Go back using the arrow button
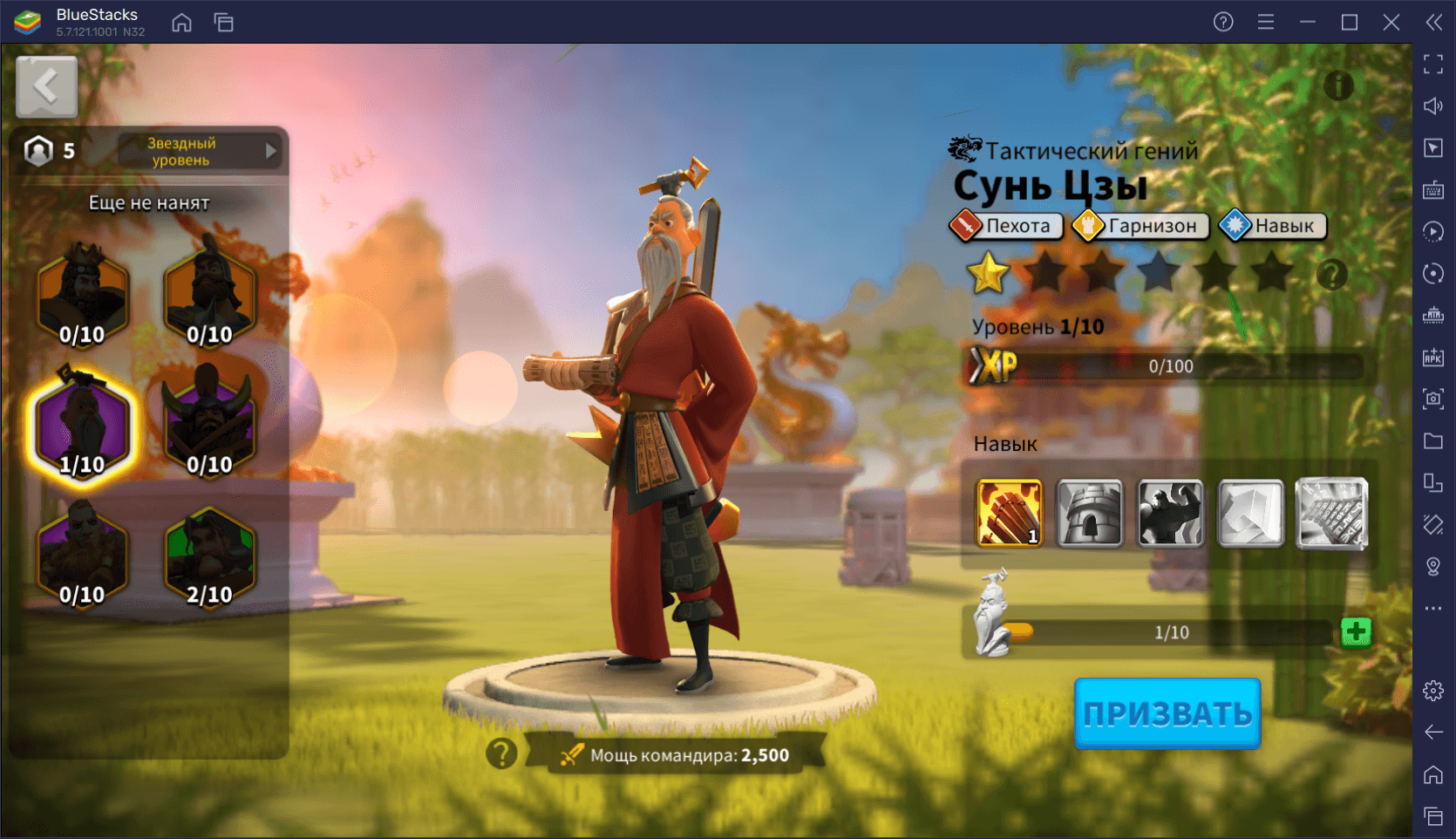Screen dimensions: 1456x839 click(46, 86)
